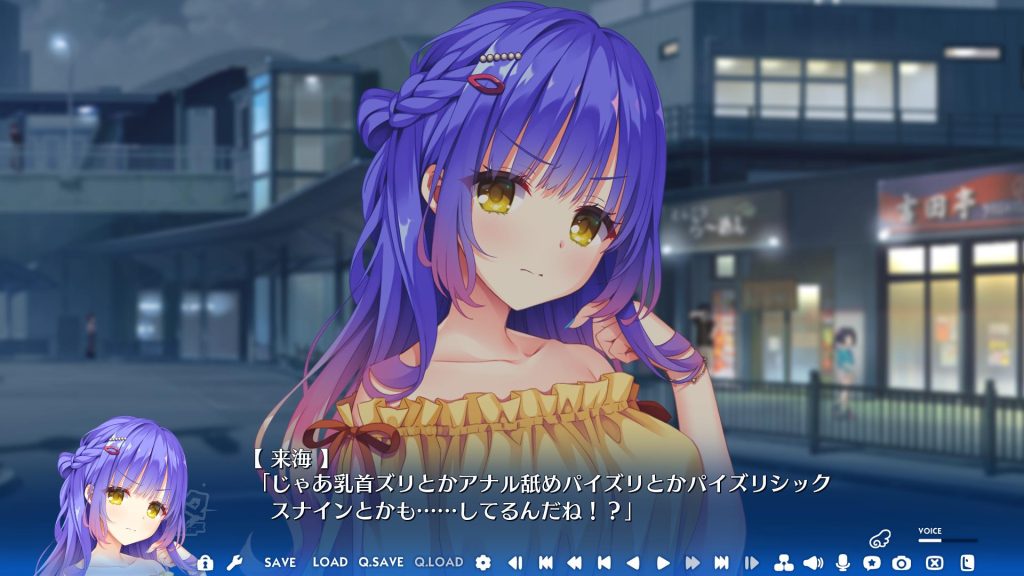Image resolution: width=1024 pixels, height=576 pixels.
Task: Click the notebook icon at toolbar's end
Action: coord(967,562)
